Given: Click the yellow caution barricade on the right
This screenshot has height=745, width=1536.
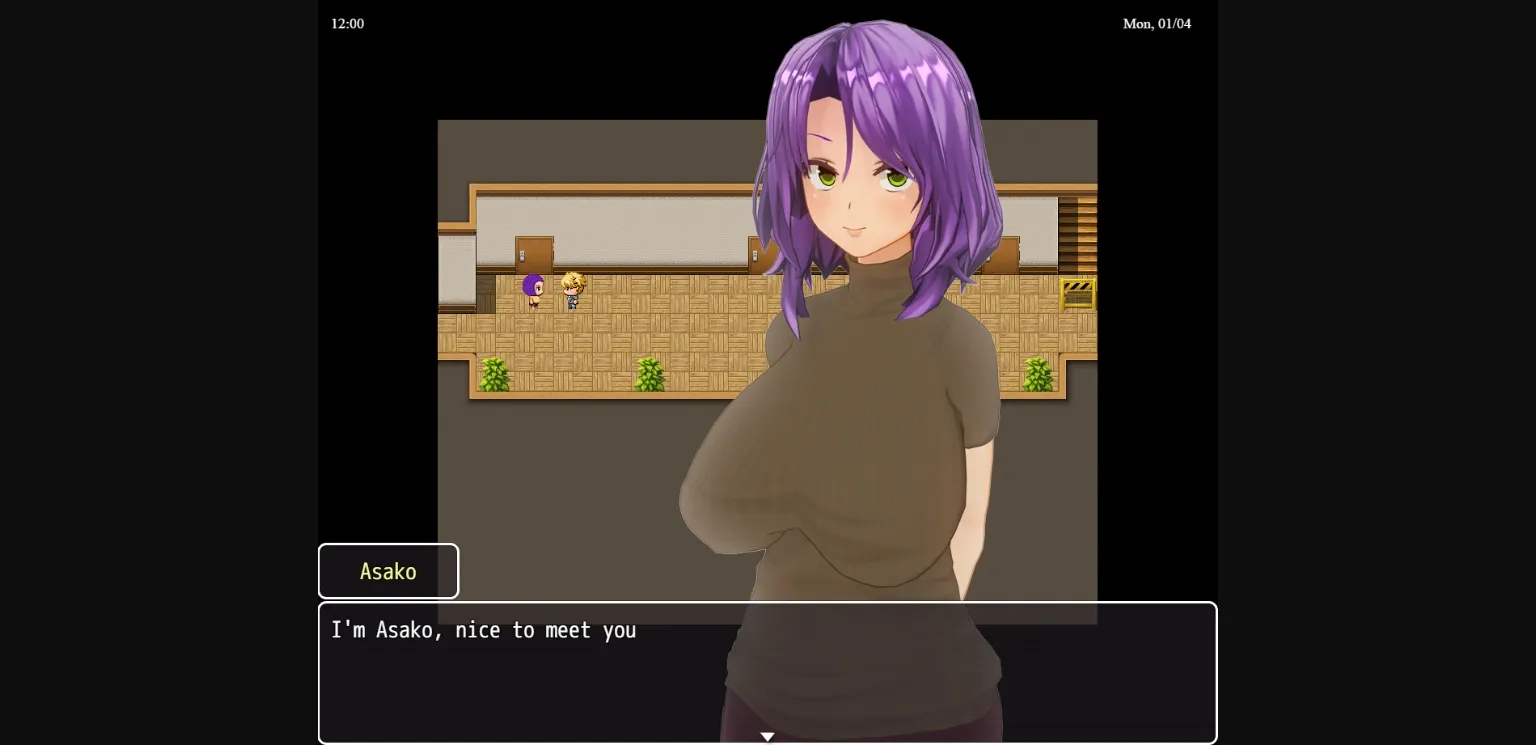Looking at the screenshot, I should (1077, 293).
